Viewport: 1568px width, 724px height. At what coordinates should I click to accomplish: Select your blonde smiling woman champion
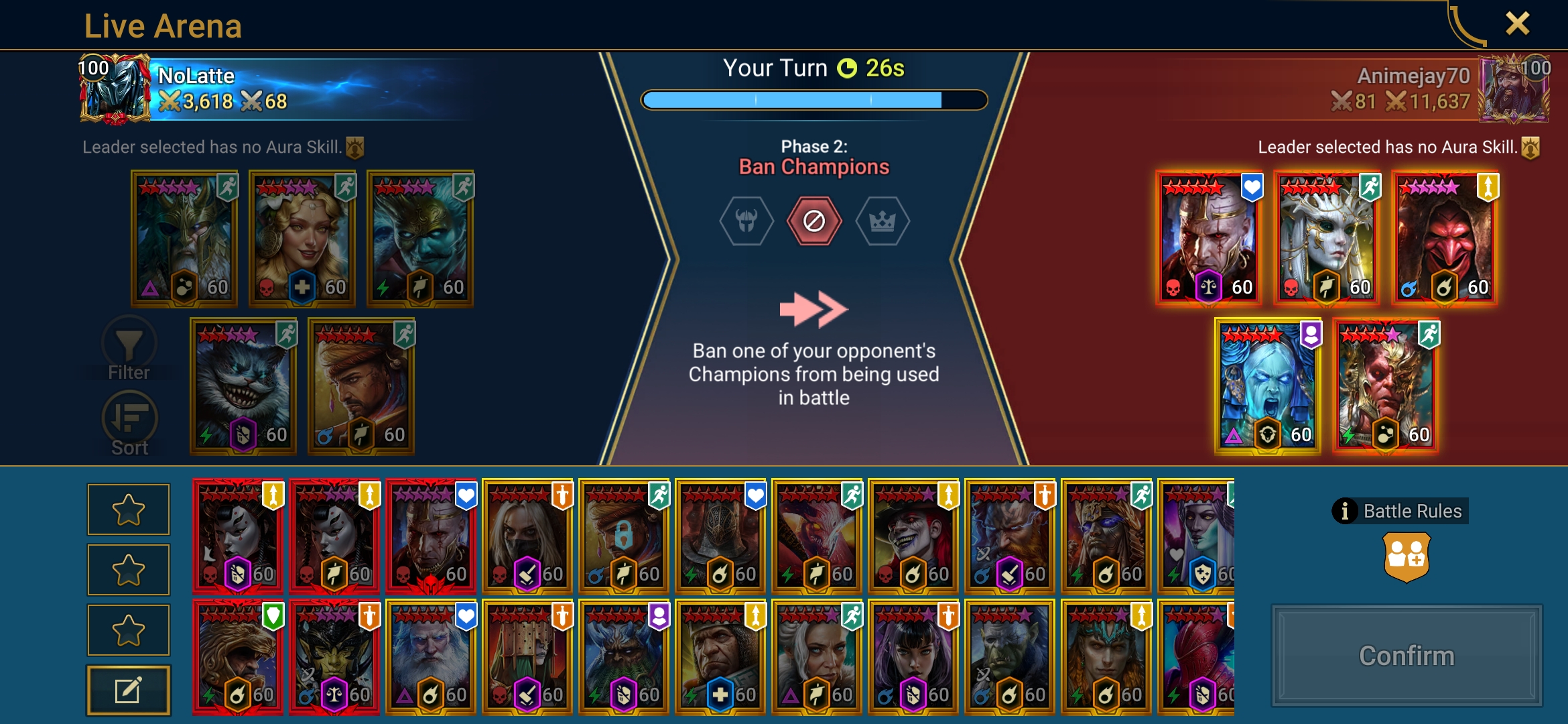(x=302, y=239)
